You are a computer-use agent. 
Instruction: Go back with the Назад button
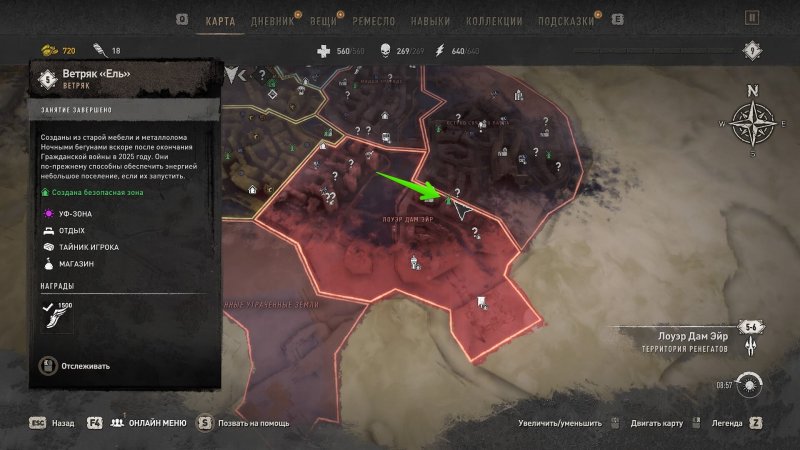pos(52,423)
